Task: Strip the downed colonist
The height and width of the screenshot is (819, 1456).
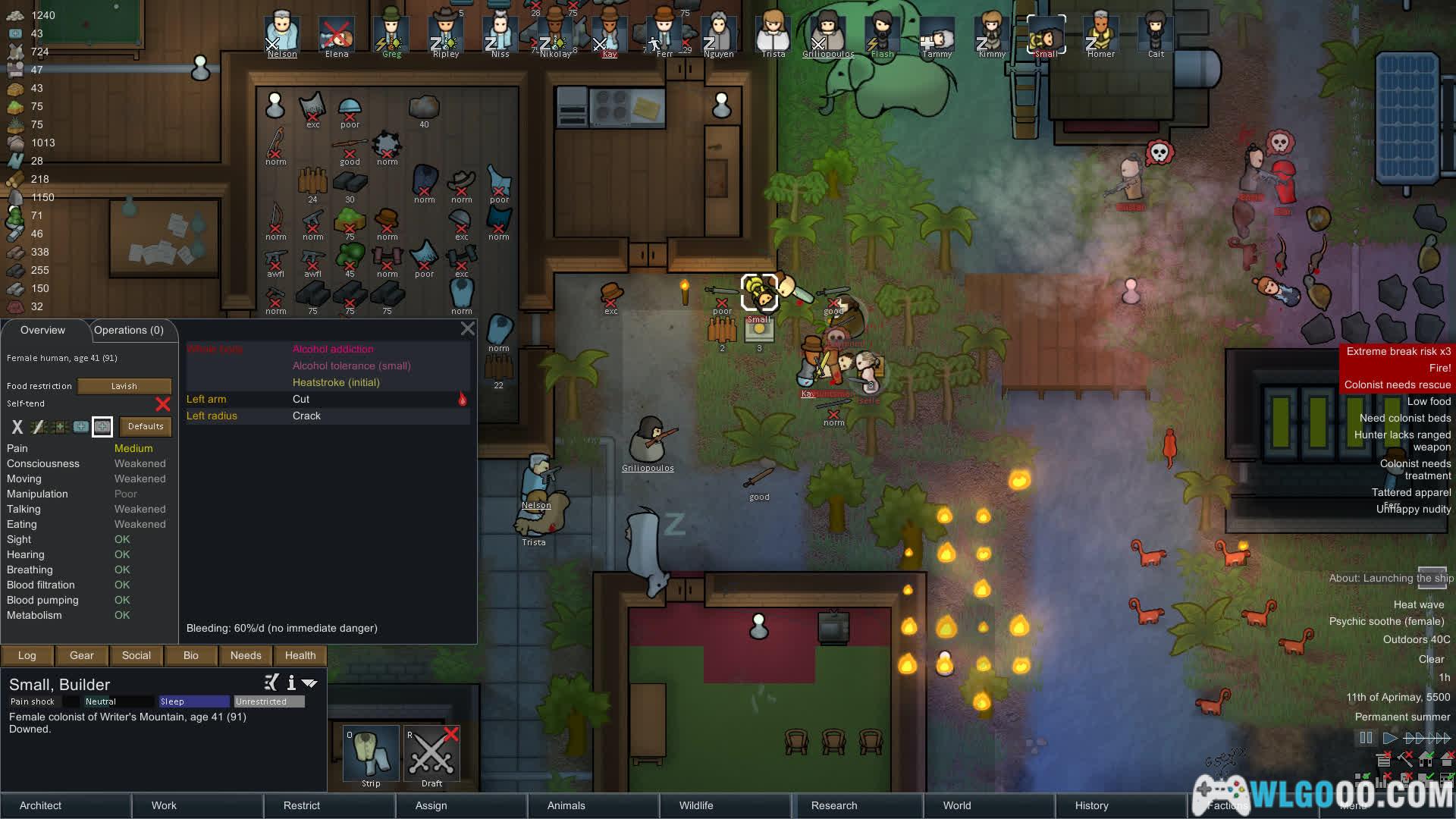Action: (x=371, y=755)
